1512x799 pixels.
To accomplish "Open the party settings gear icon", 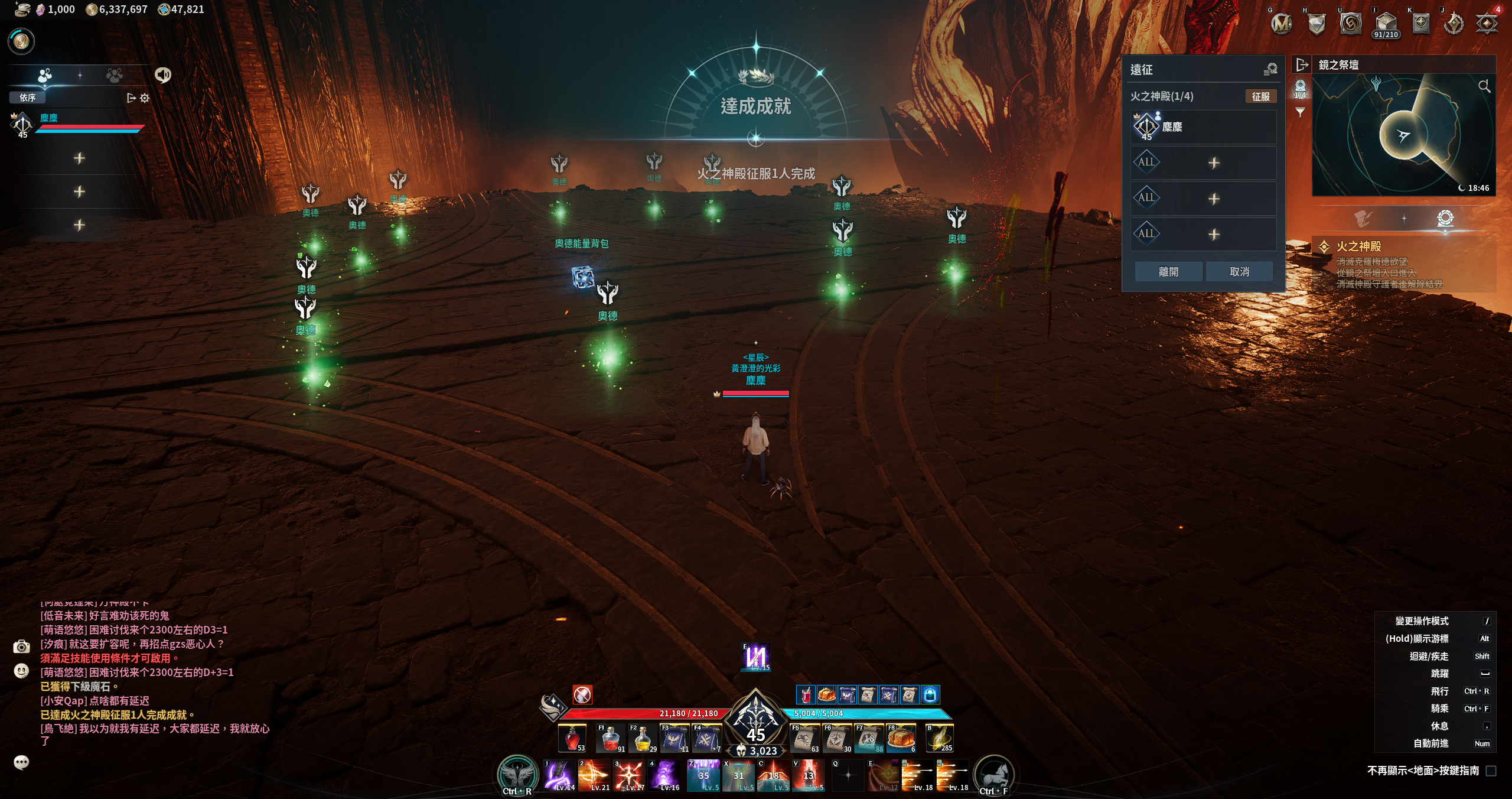I will 145,98.
